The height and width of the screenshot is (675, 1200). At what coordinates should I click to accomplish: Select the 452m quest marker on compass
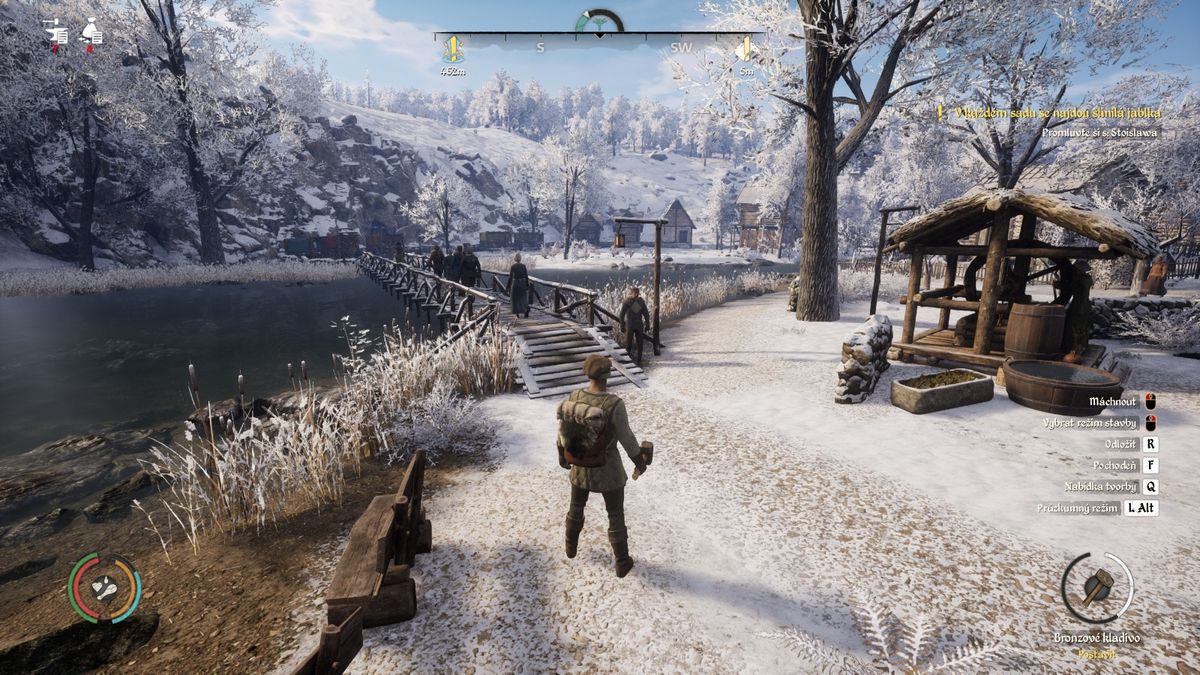tap(452, 49)
